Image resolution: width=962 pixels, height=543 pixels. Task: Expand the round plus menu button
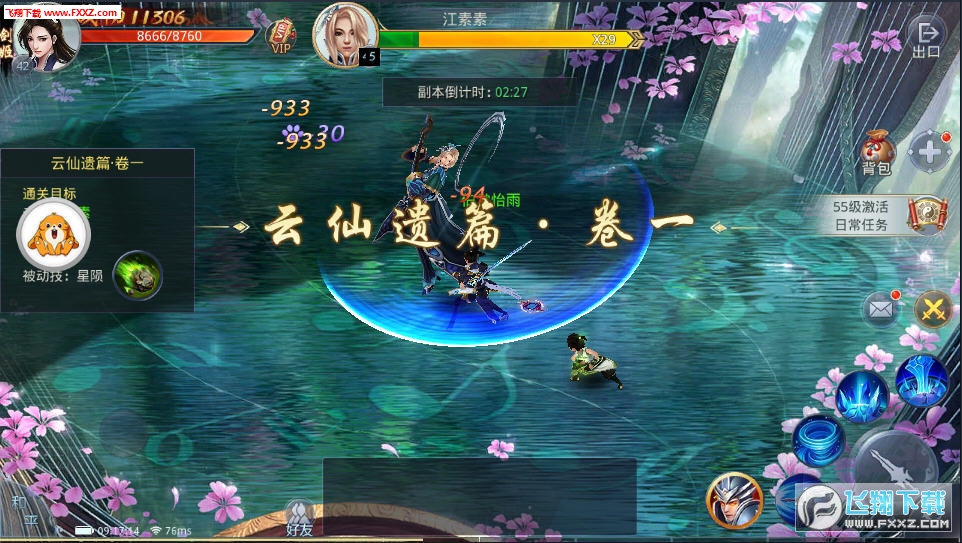[929, 153]
